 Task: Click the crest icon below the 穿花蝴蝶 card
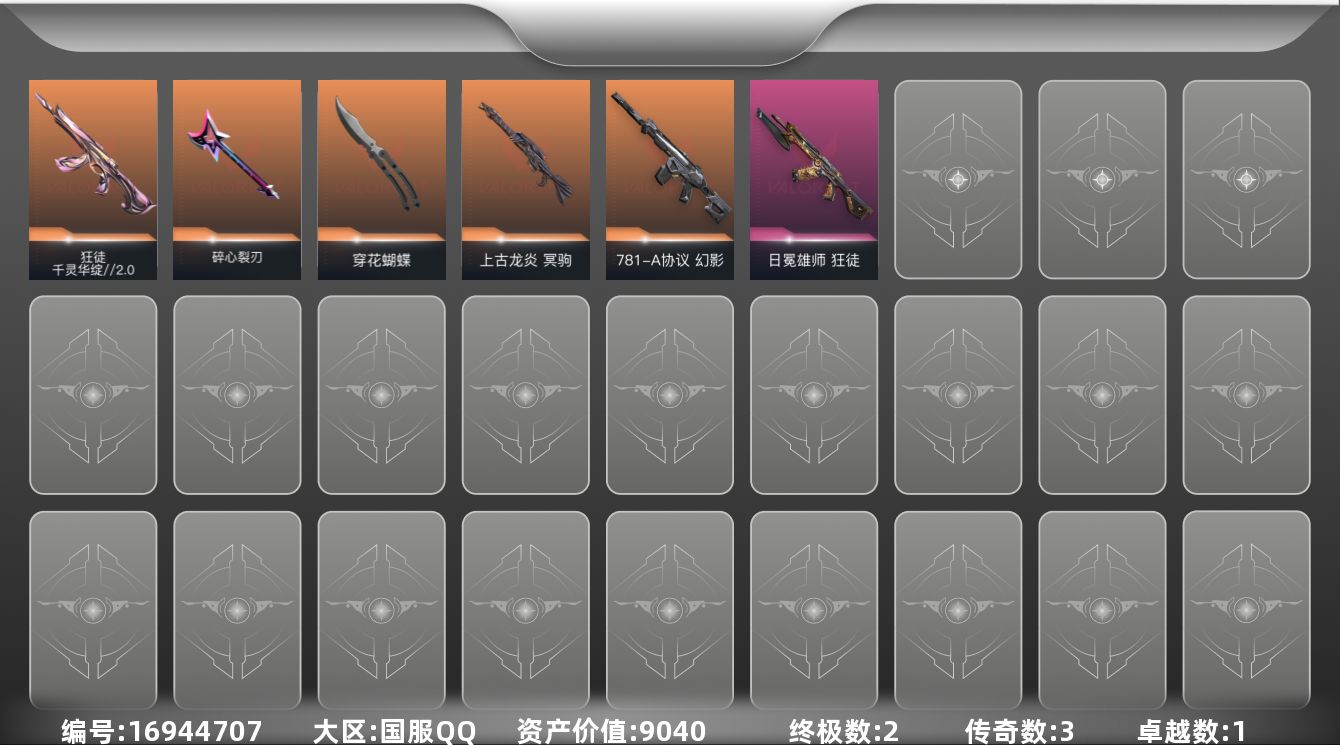(x=381, y=395)
